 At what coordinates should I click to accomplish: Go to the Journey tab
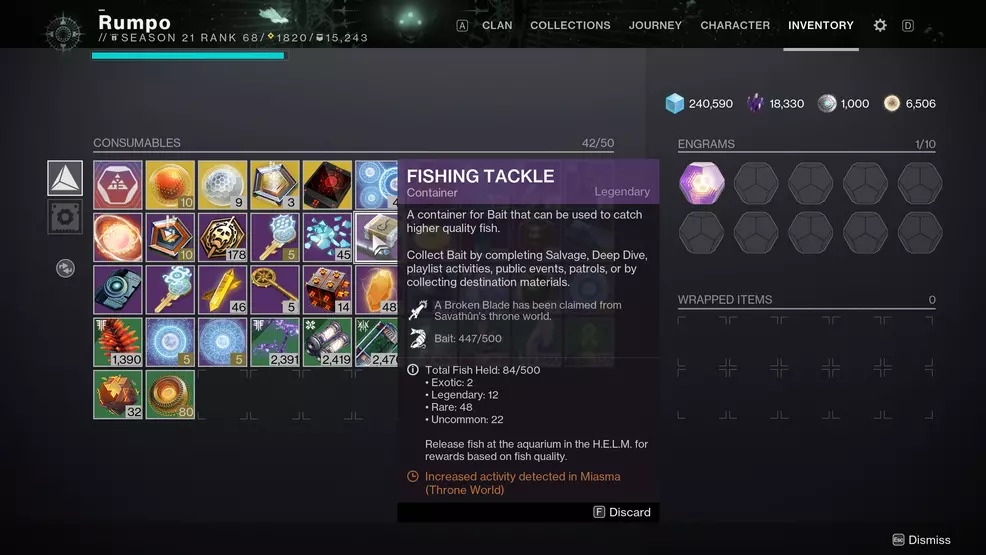(x=655, y=25)
